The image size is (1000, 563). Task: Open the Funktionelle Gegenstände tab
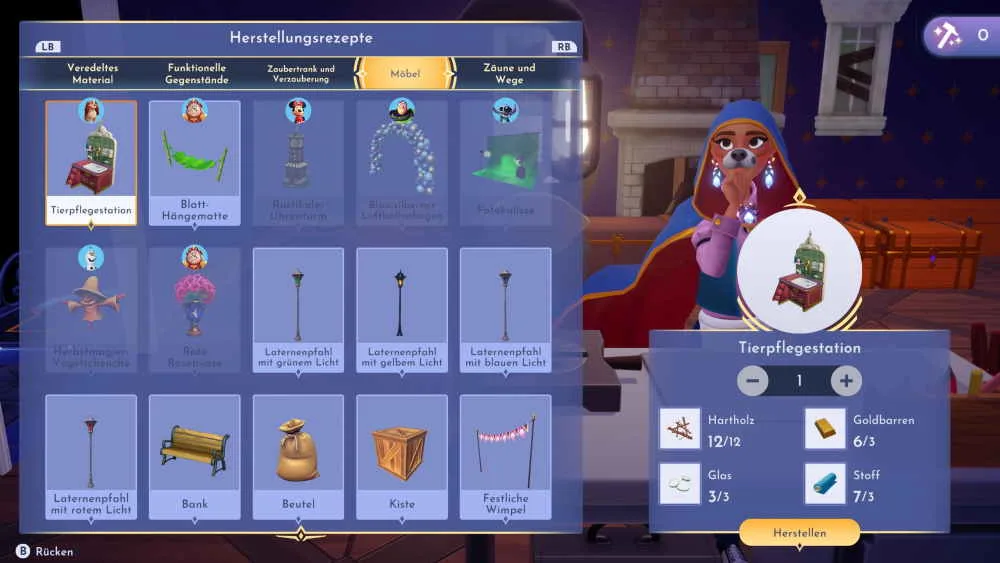[x=197, y=73]
